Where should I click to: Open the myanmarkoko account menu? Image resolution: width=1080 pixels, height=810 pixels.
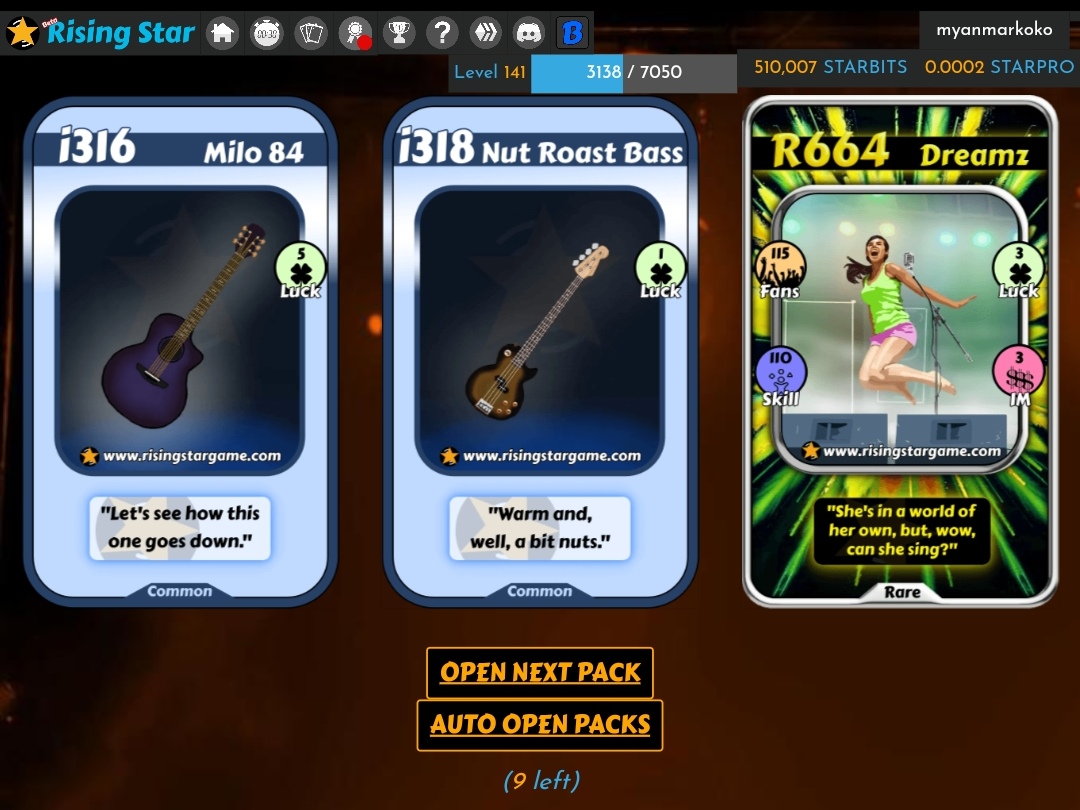click(994, 30)
